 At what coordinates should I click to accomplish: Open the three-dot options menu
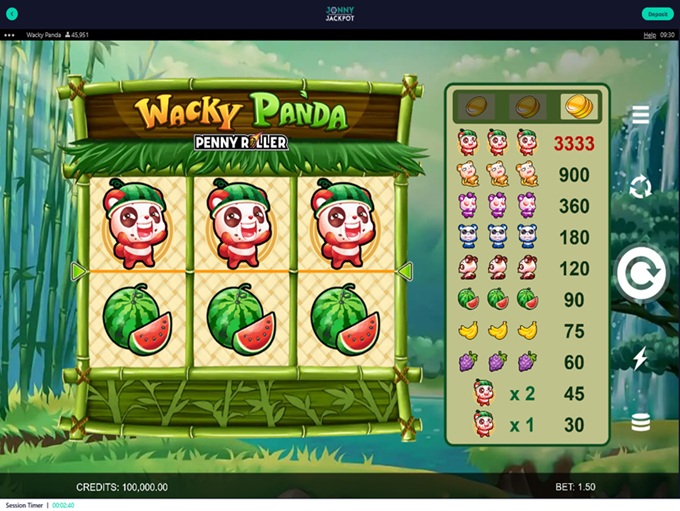pos(10,35)
